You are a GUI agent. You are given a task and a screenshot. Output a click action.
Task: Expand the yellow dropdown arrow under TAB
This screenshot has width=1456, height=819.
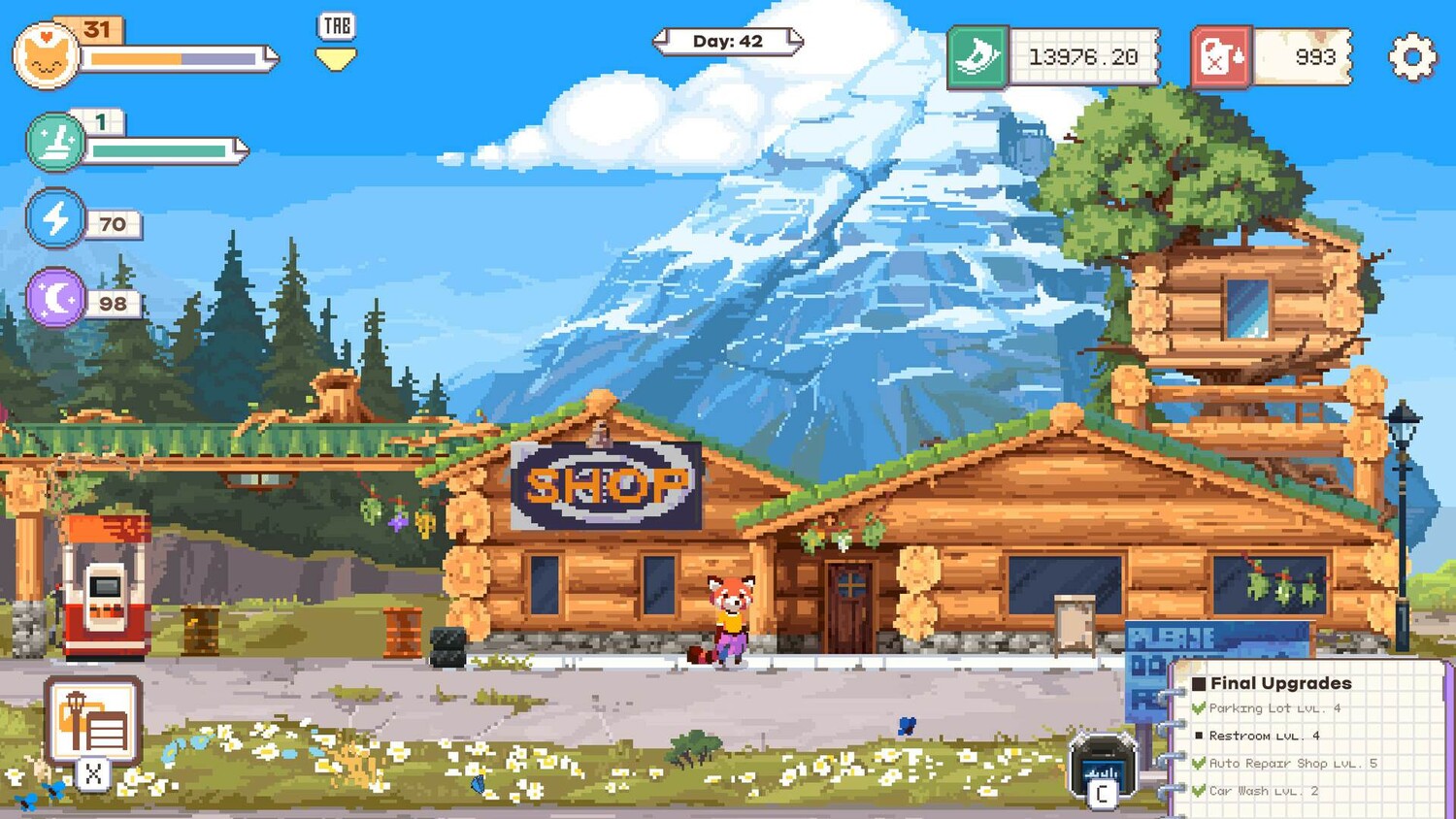[x=336, y=60]
